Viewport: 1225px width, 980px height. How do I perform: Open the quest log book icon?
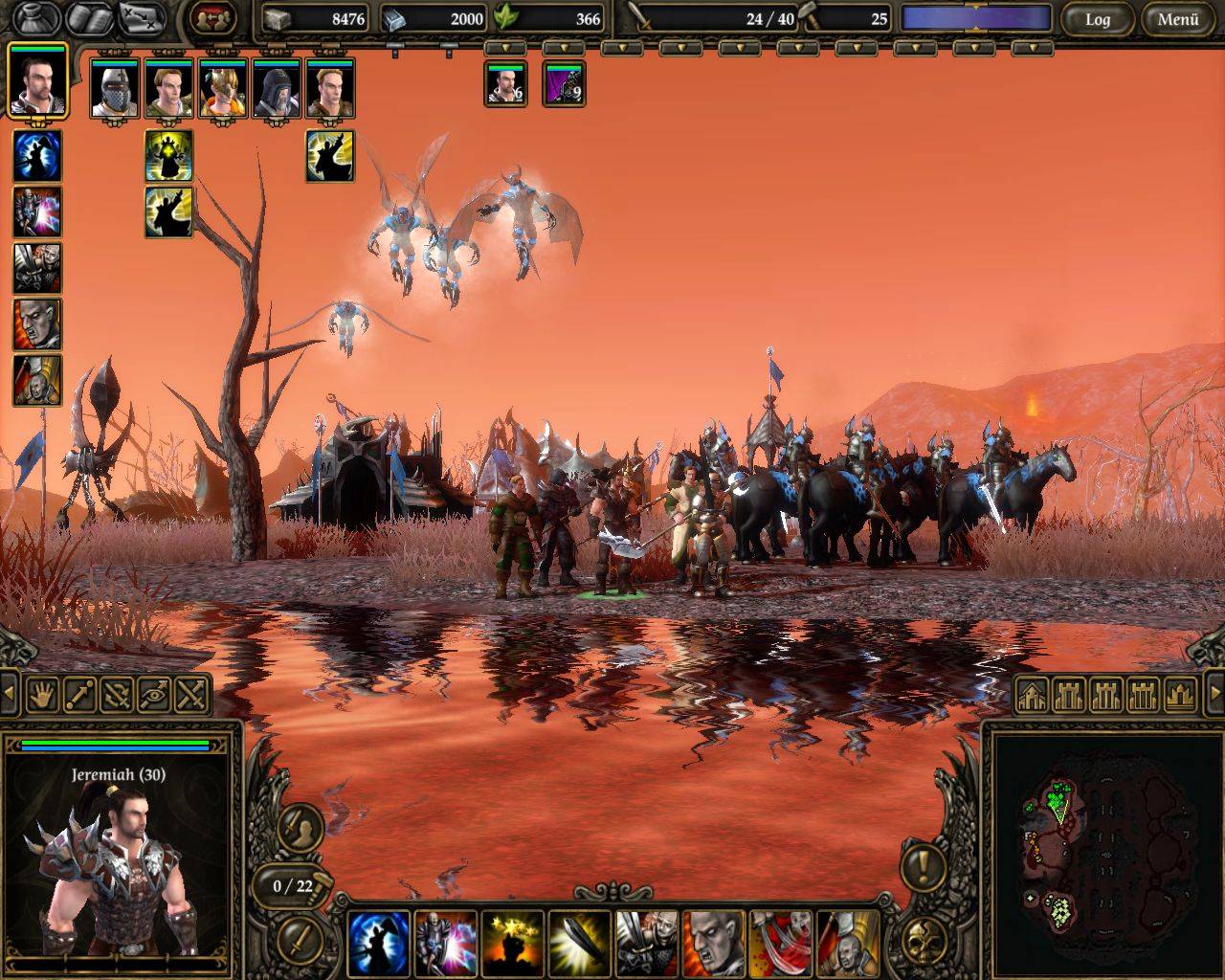pos(92,18)
